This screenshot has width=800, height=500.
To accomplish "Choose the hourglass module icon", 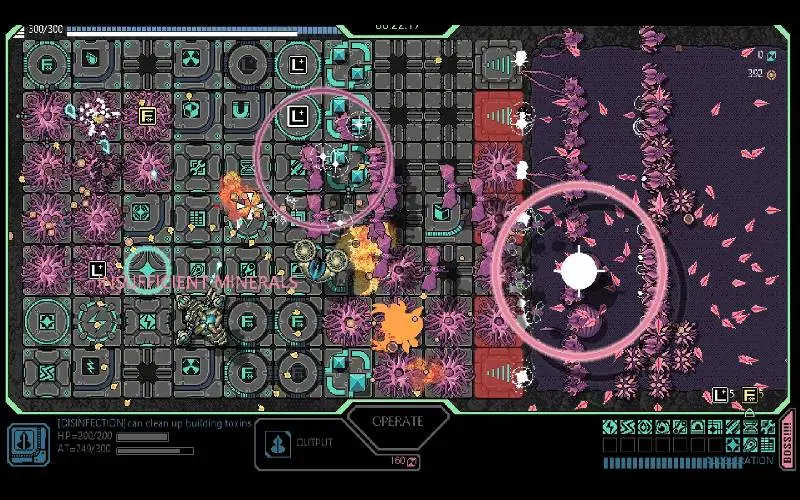I will tap(750, 427).
